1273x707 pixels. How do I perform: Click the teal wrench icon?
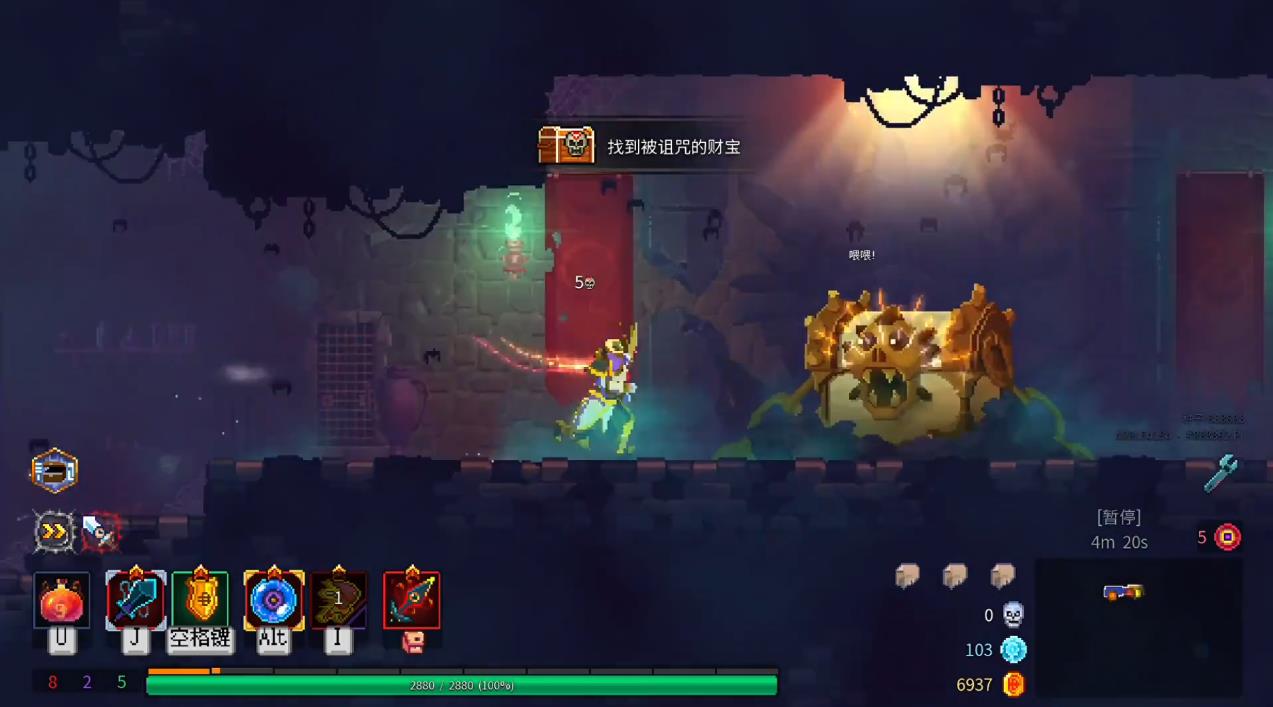(x=1220, y=473)
